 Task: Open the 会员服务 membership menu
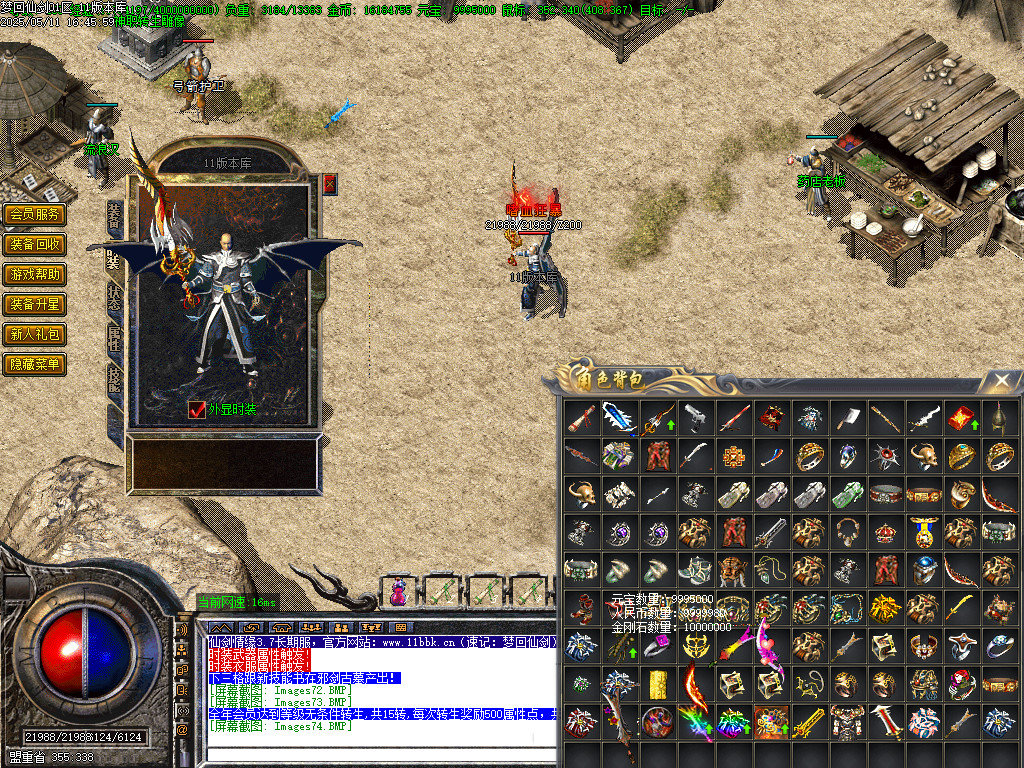pyautogui.click(x=35, y=214)
